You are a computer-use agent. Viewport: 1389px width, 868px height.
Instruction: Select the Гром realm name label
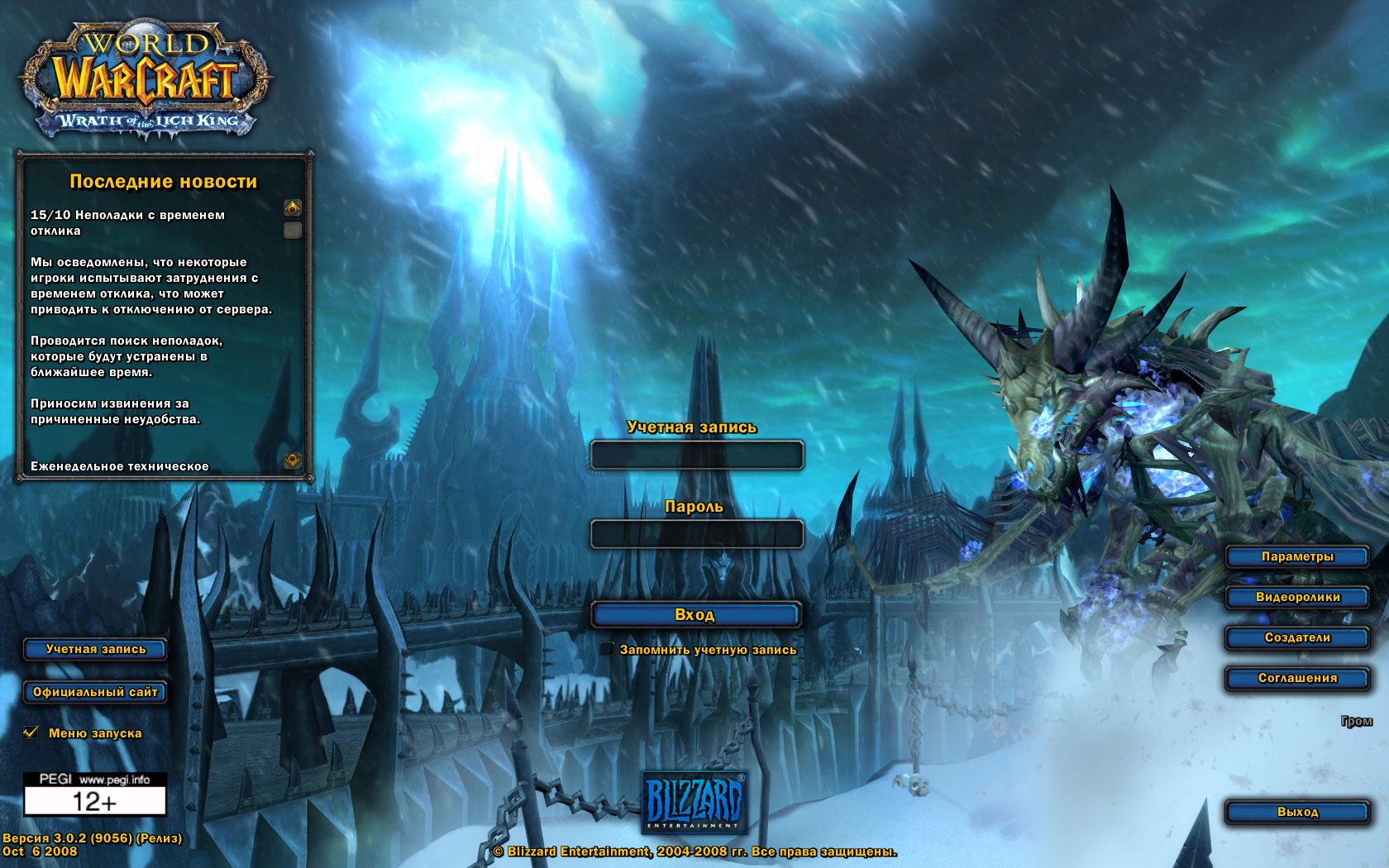[x=1356, y=721]
